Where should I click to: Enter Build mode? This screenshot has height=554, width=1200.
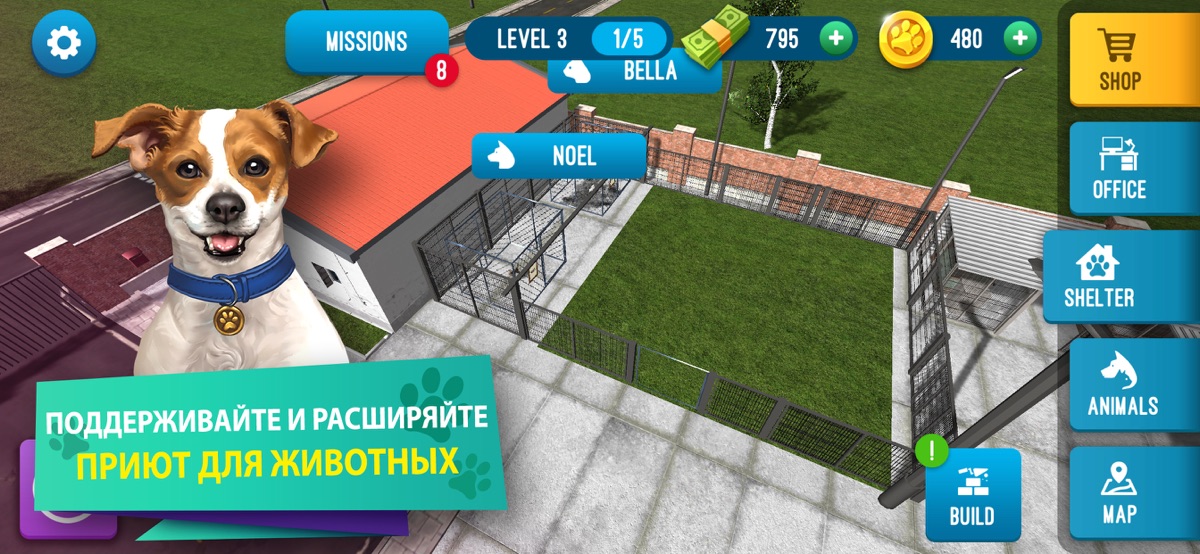point(972,496)
